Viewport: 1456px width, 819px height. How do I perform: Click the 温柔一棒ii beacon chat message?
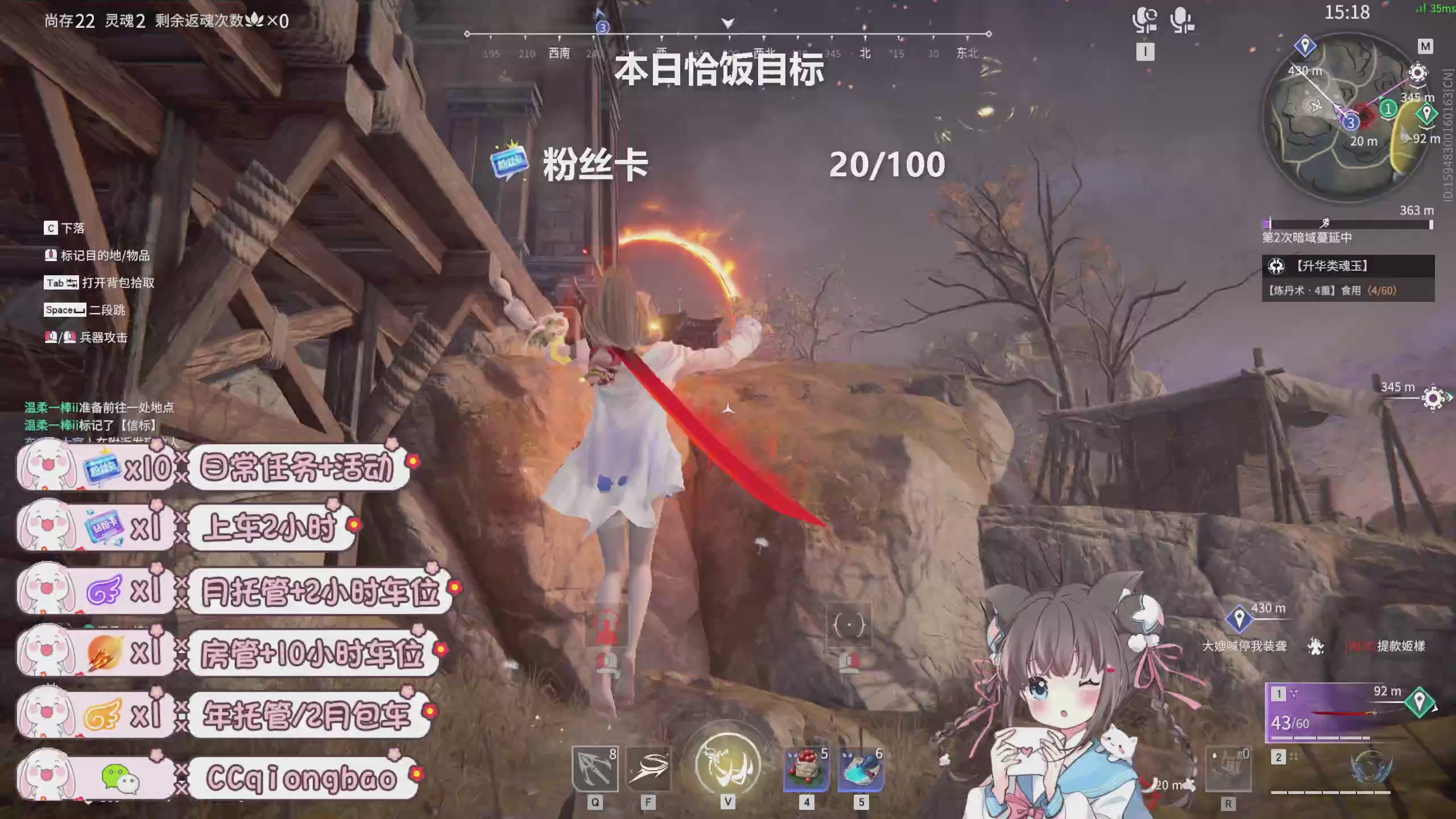point(91,425)
